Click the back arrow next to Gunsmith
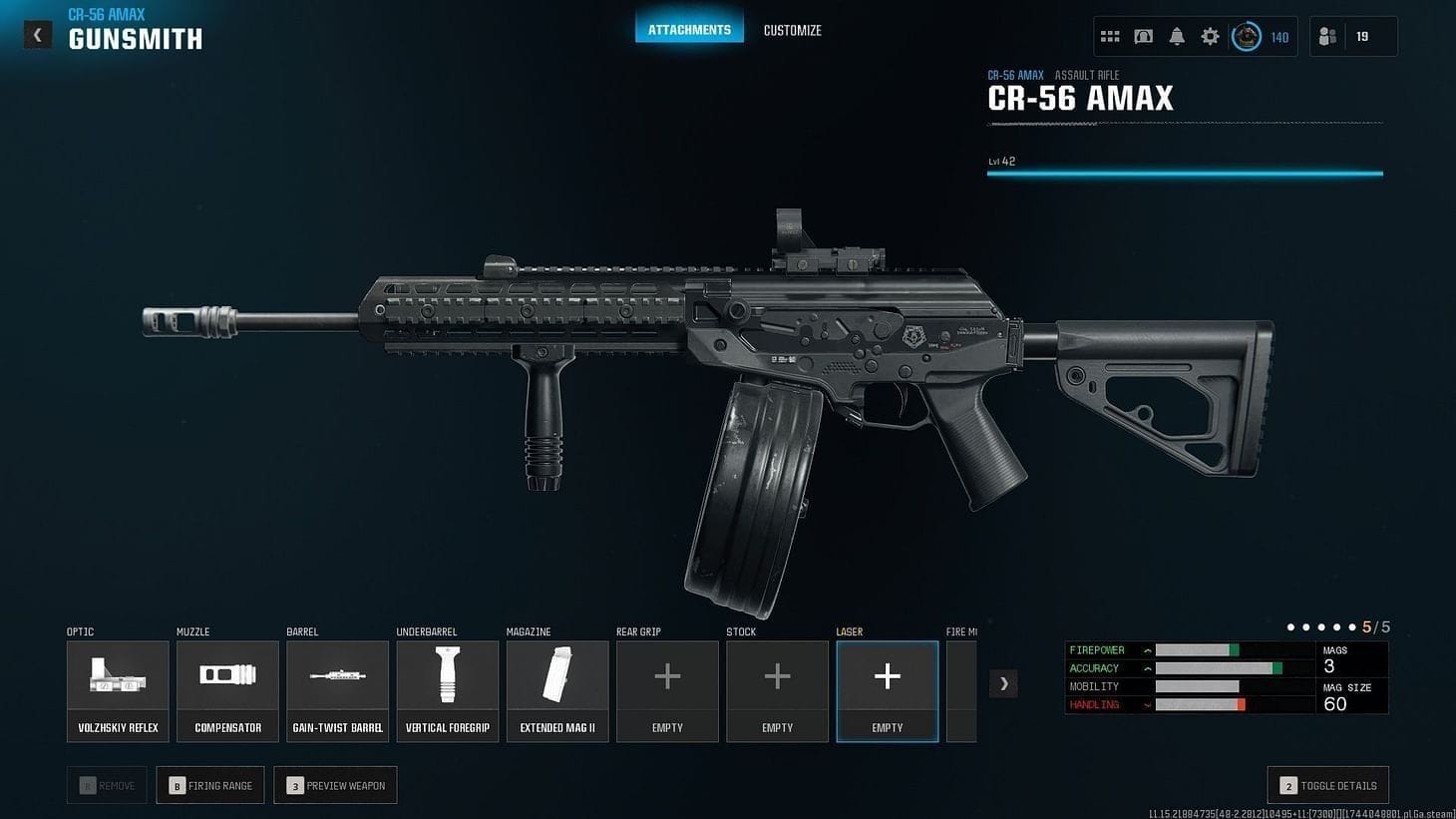Viewport: 1456px width, 819px height. click(37, 34)
